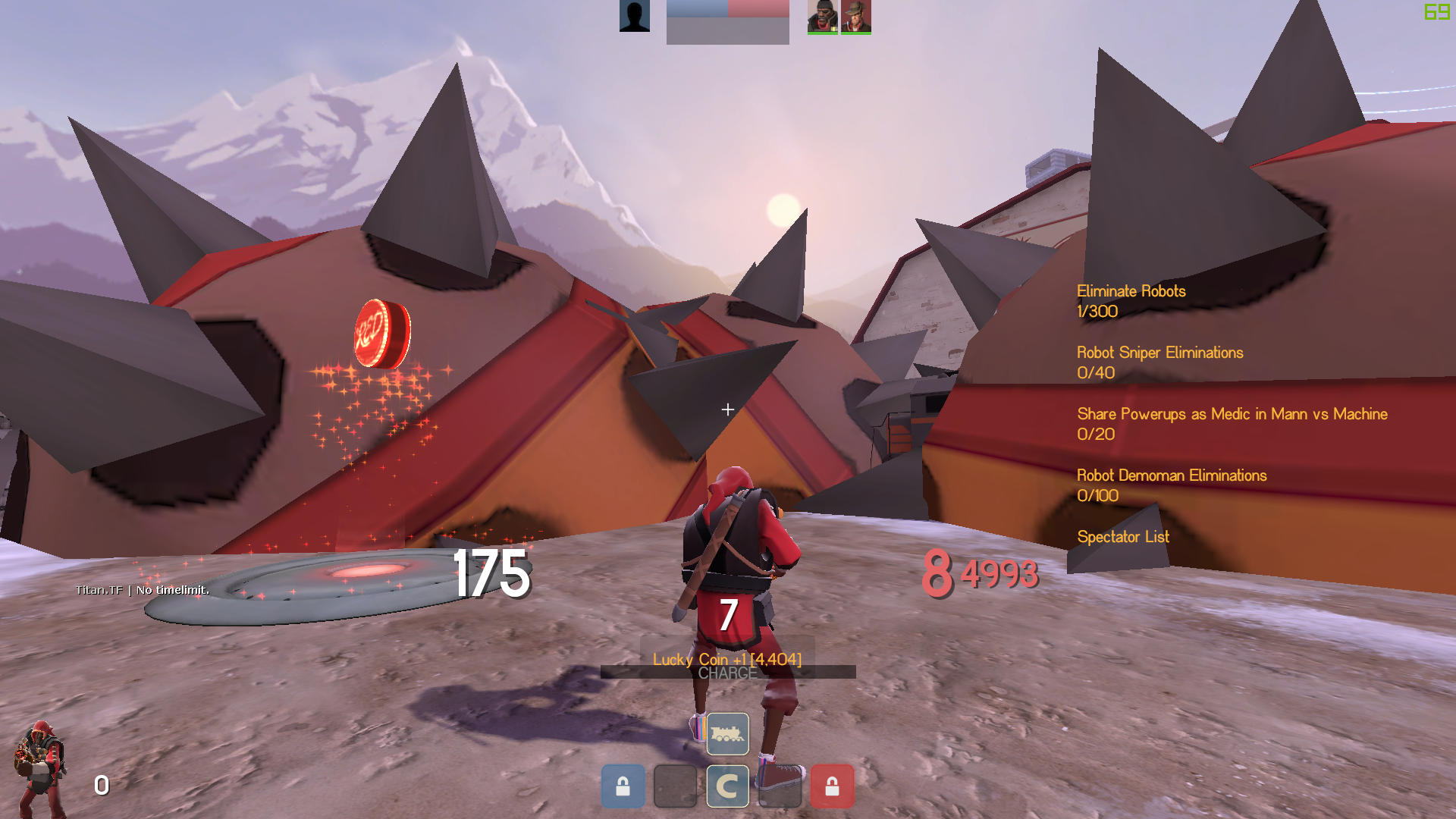
Task: Select the center control point C icon
Action: 727,786
